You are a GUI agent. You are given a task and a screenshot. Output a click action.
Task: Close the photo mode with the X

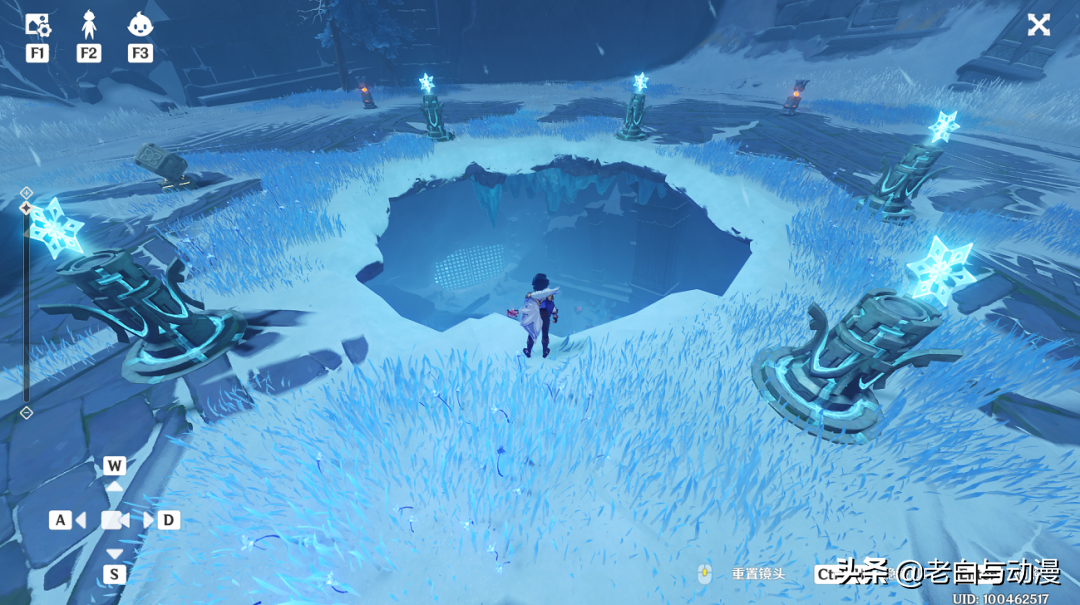1039,25
